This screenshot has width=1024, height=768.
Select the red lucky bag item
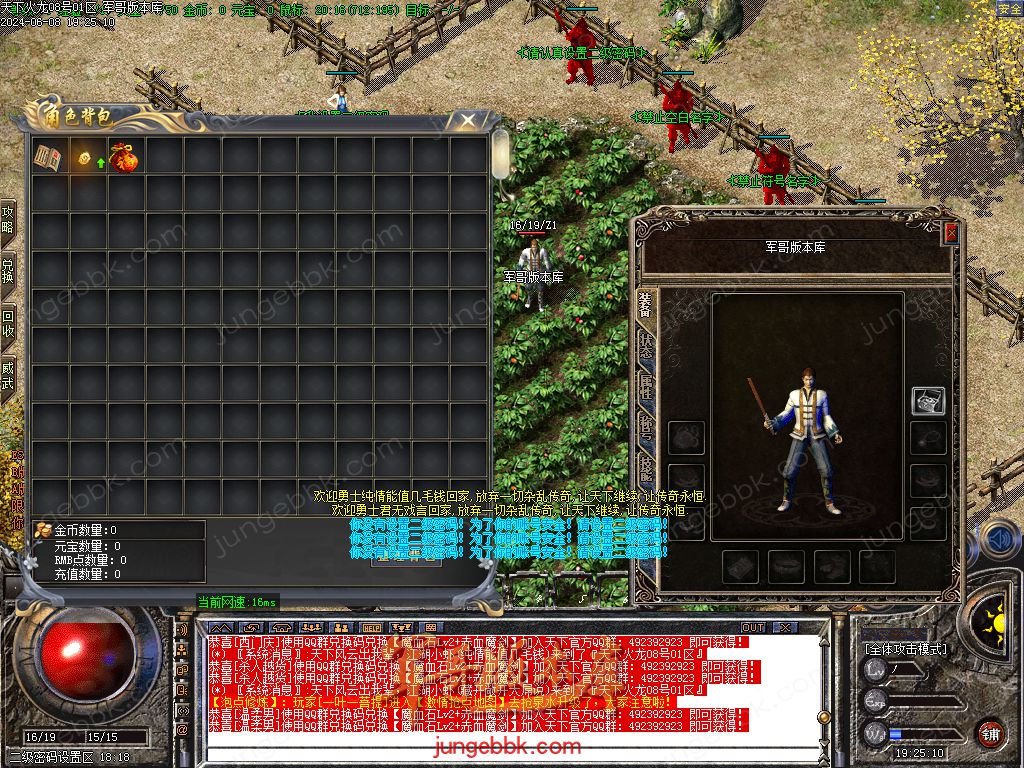(124, 157)
